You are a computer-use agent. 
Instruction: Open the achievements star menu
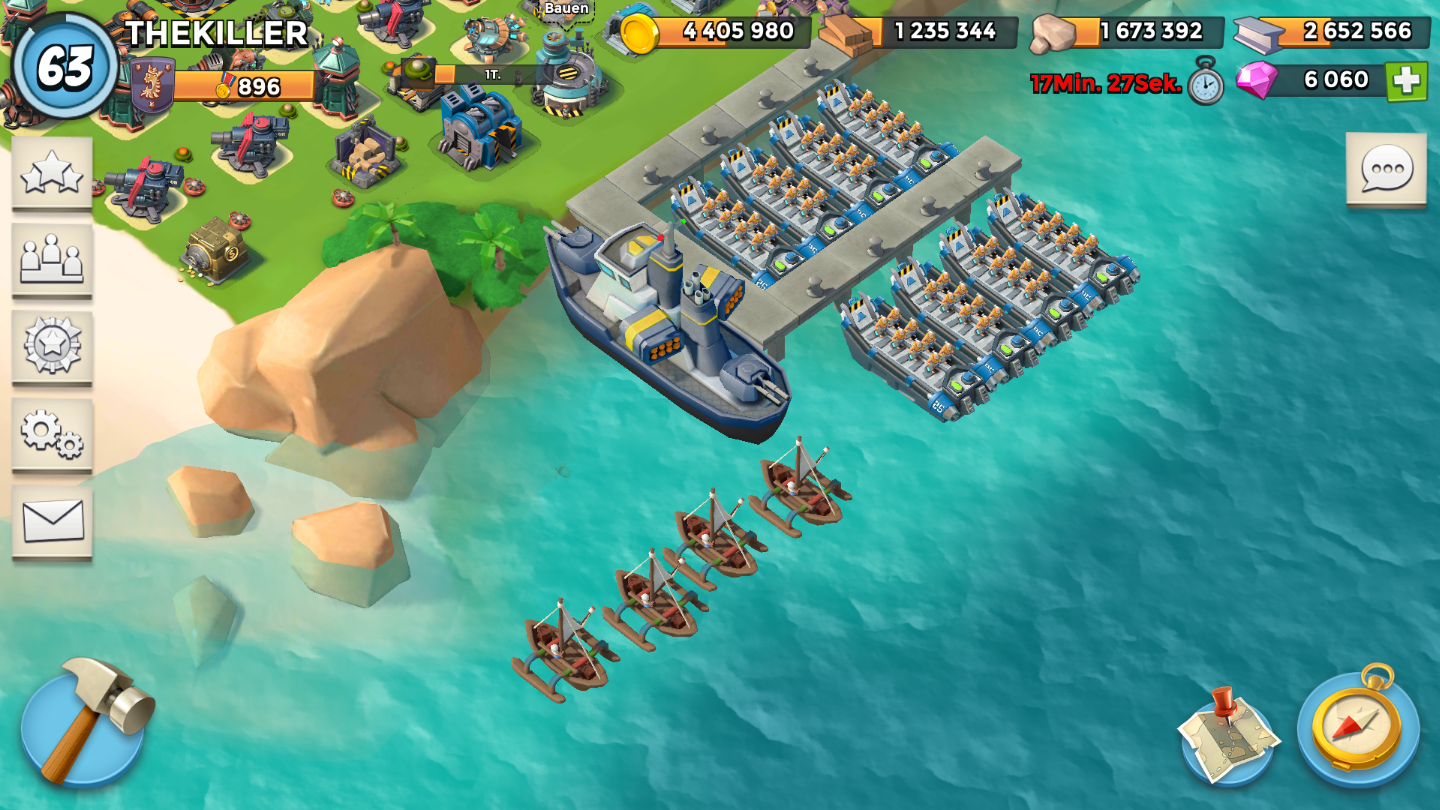click(52, 173)
